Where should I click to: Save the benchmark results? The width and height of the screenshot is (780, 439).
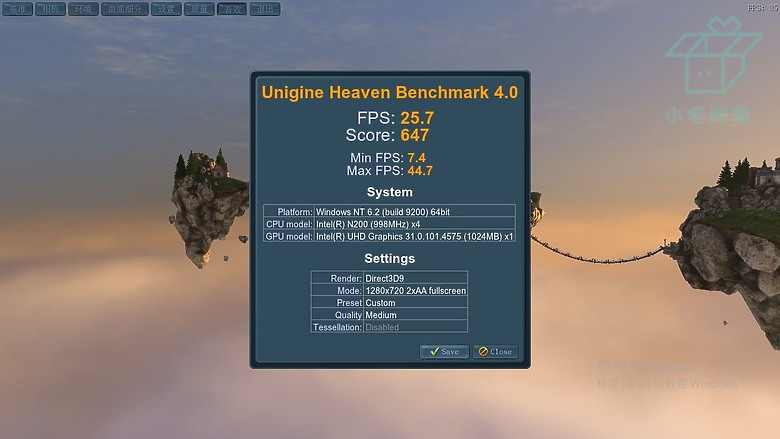click(444, 352)
